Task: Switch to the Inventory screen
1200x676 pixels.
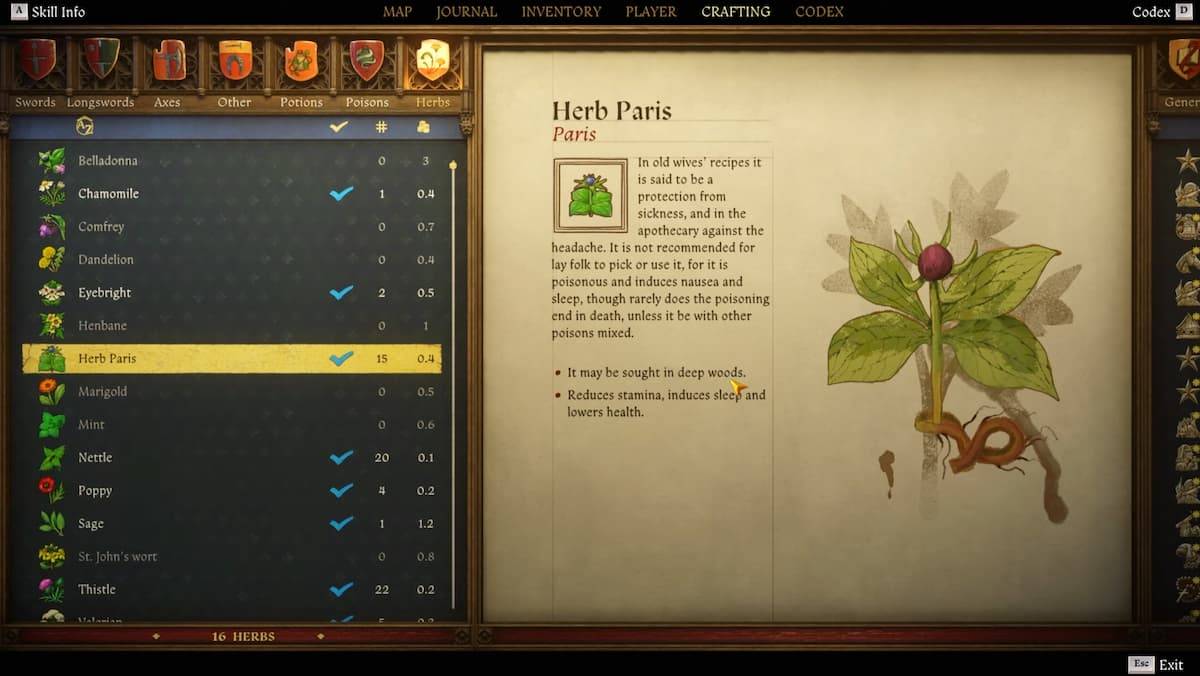Action: pyautogui.click(x=561, y=12)
